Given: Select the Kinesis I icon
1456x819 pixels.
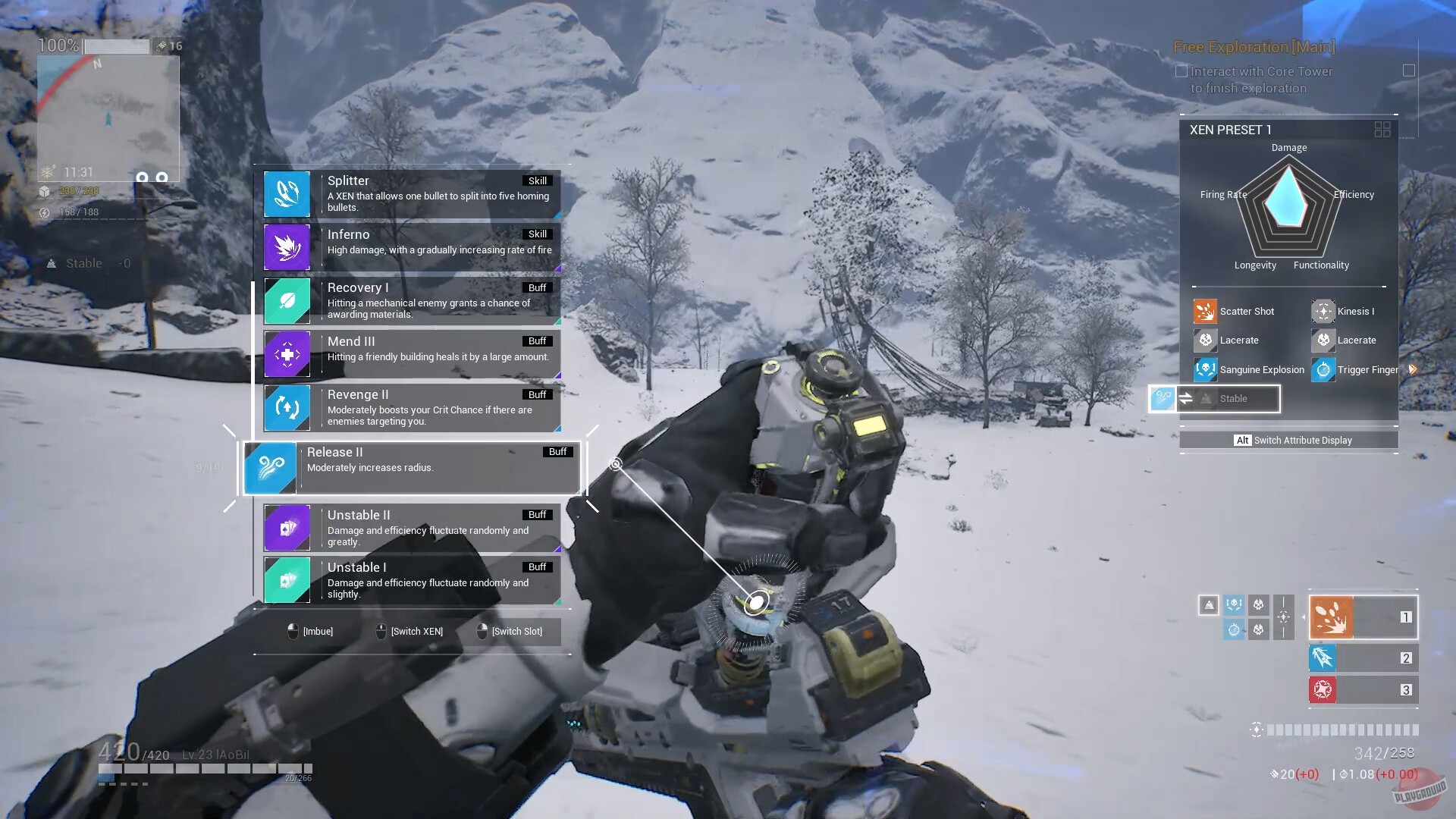Looking at the screenshot, I should (x=1323, y=311).
